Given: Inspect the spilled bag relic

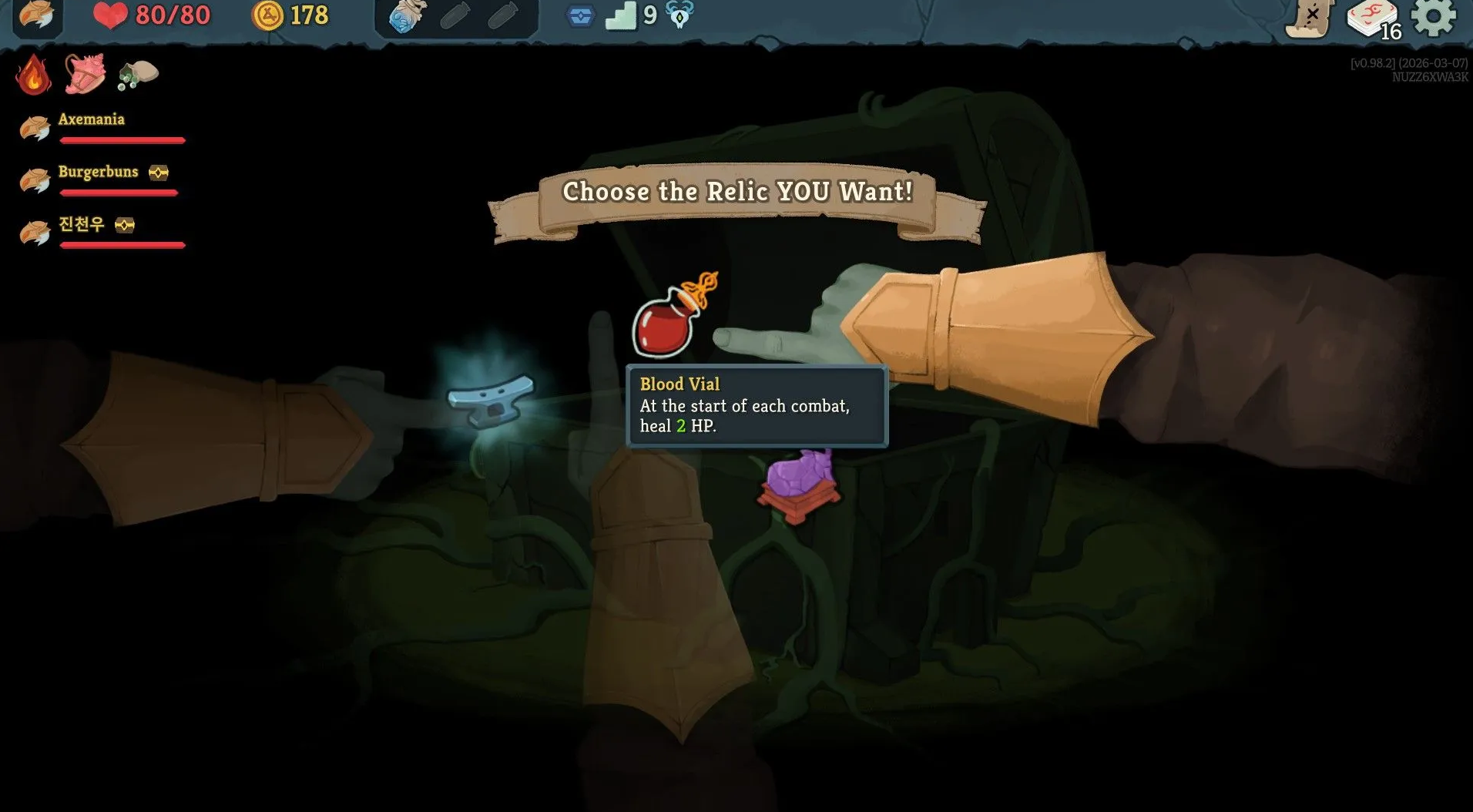Looking at the screenshot, I should pyautogui.click(x=138, y=75).
